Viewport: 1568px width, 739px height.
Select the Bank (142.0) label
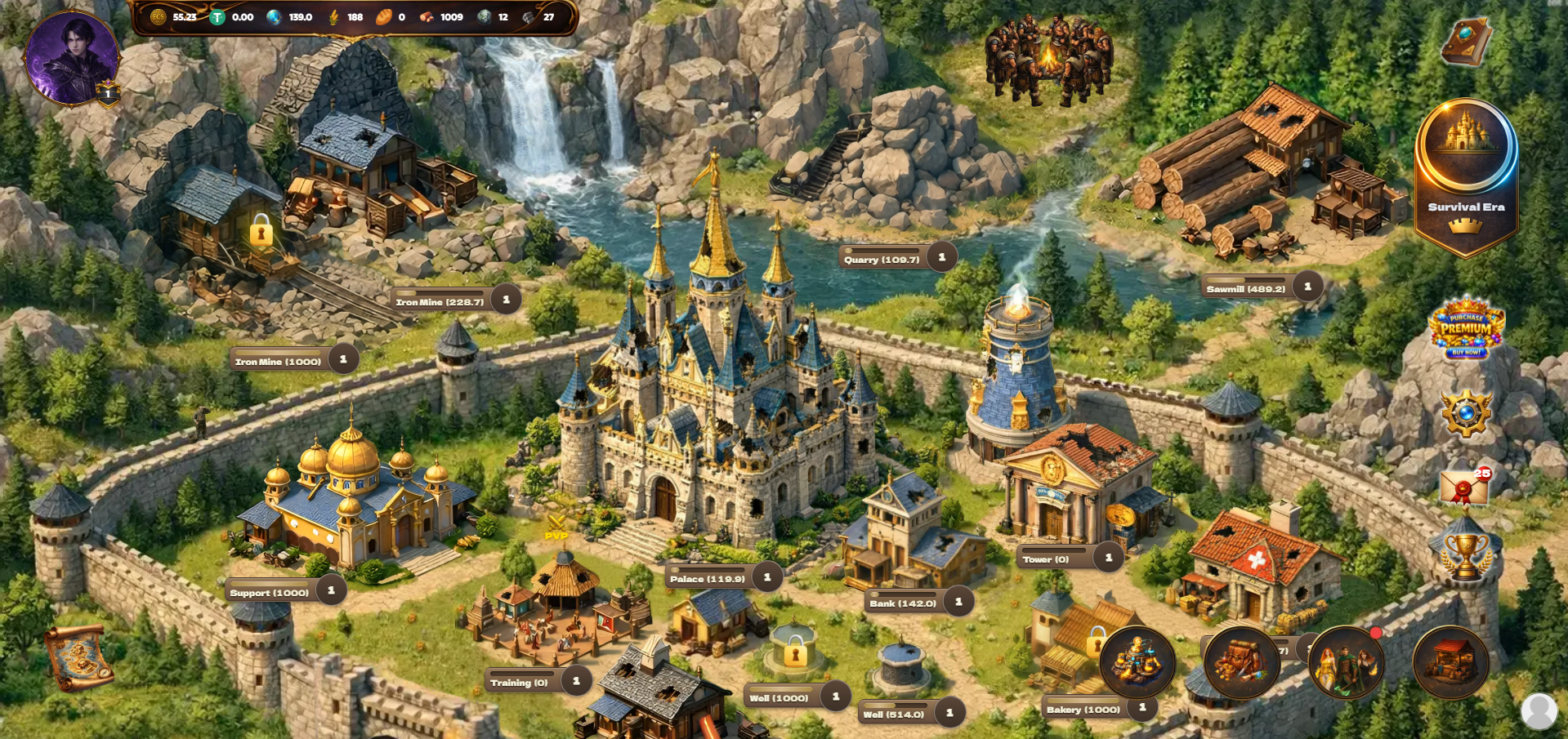click(x=903, y=603)
